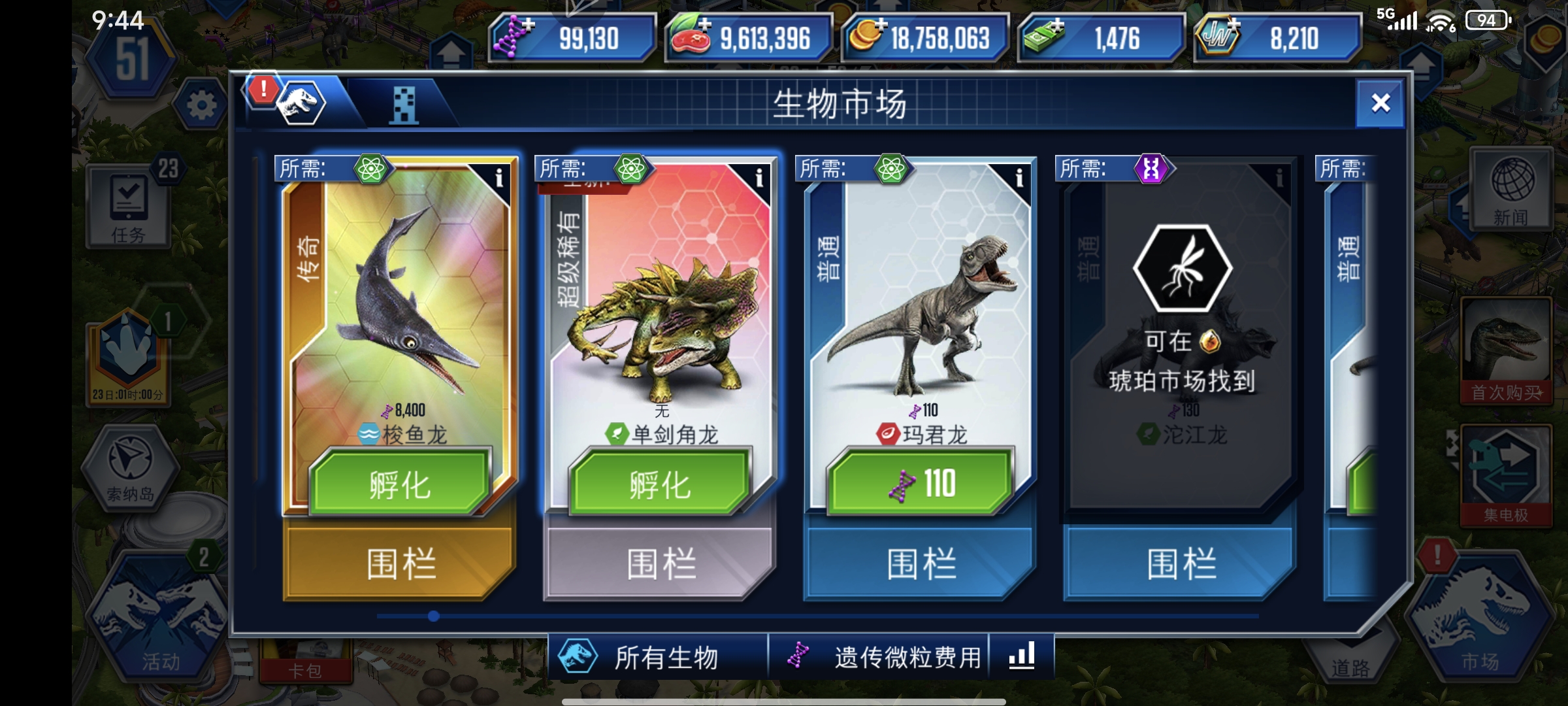Switch to the buildings tab in 生物市场
The width and height of the screenshot is (1568, 706).
405,105
